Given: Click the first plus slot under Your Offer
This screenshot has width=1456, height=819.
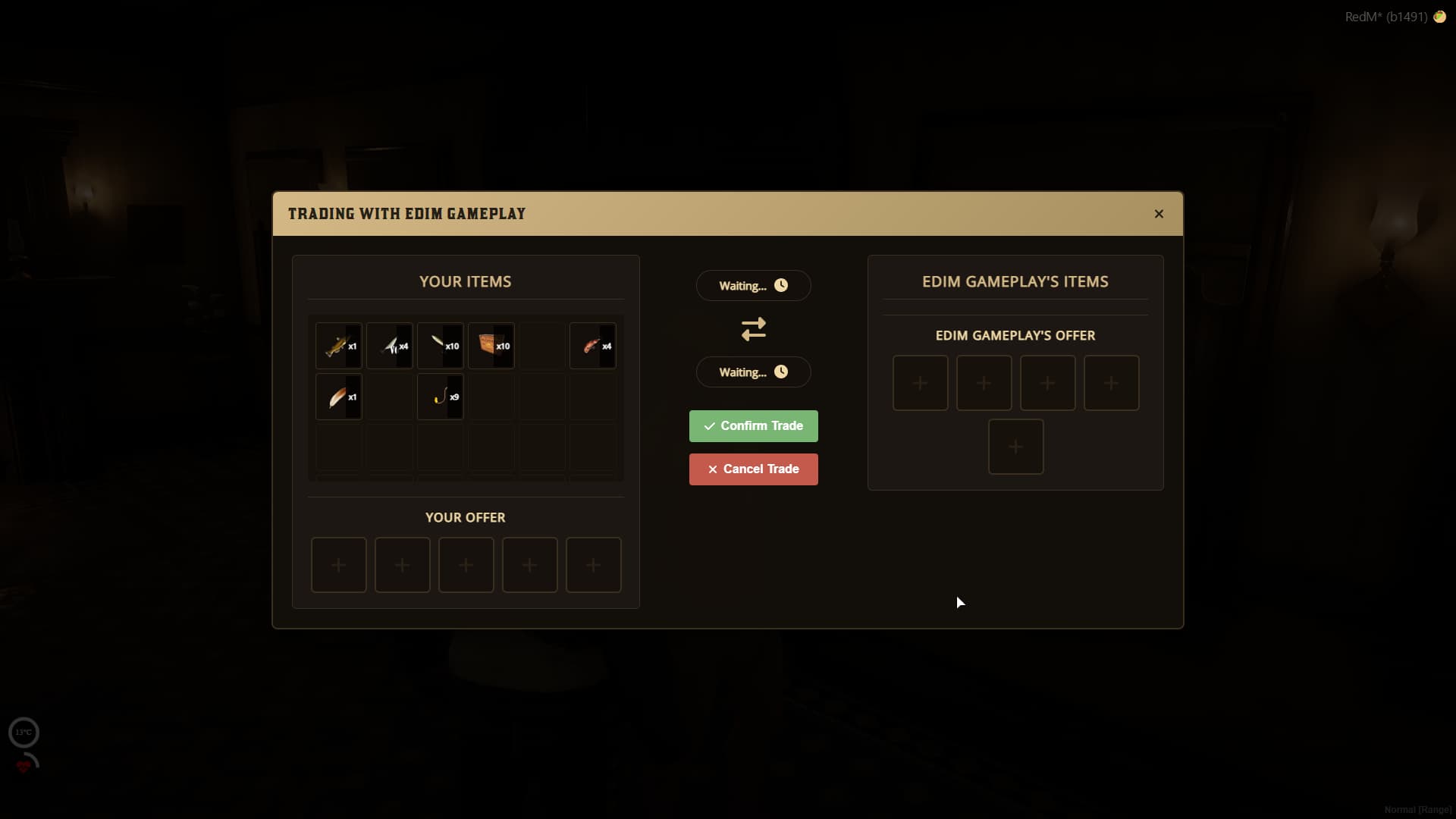Looking at the screenshot, I should point(339,565).
